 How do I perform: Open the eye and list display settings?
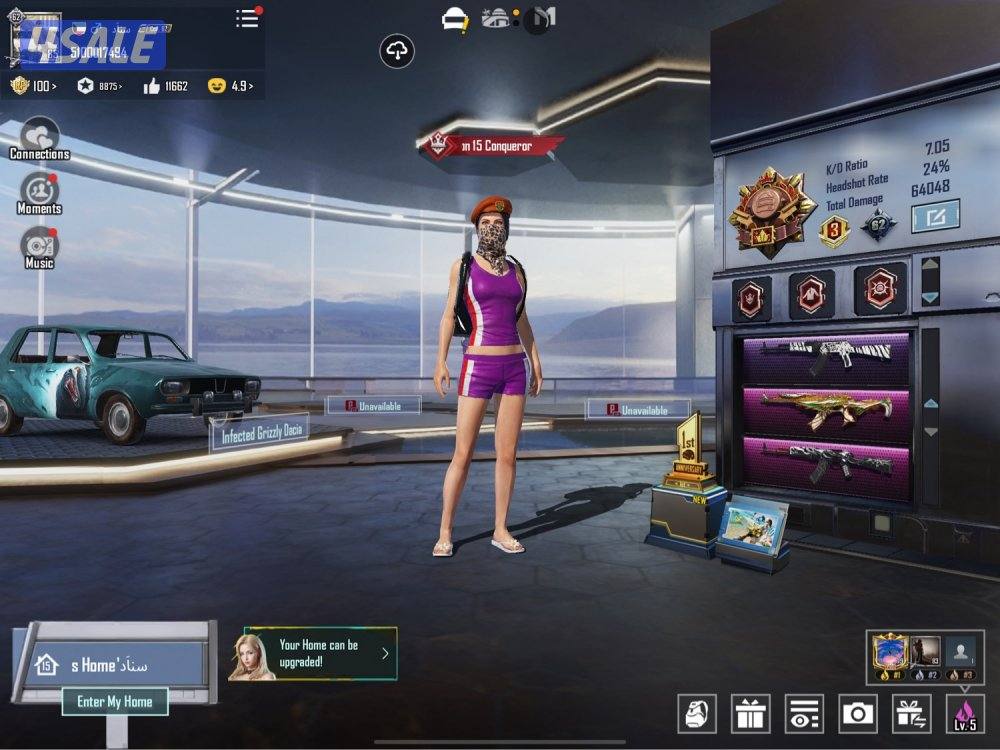[804, 713]
